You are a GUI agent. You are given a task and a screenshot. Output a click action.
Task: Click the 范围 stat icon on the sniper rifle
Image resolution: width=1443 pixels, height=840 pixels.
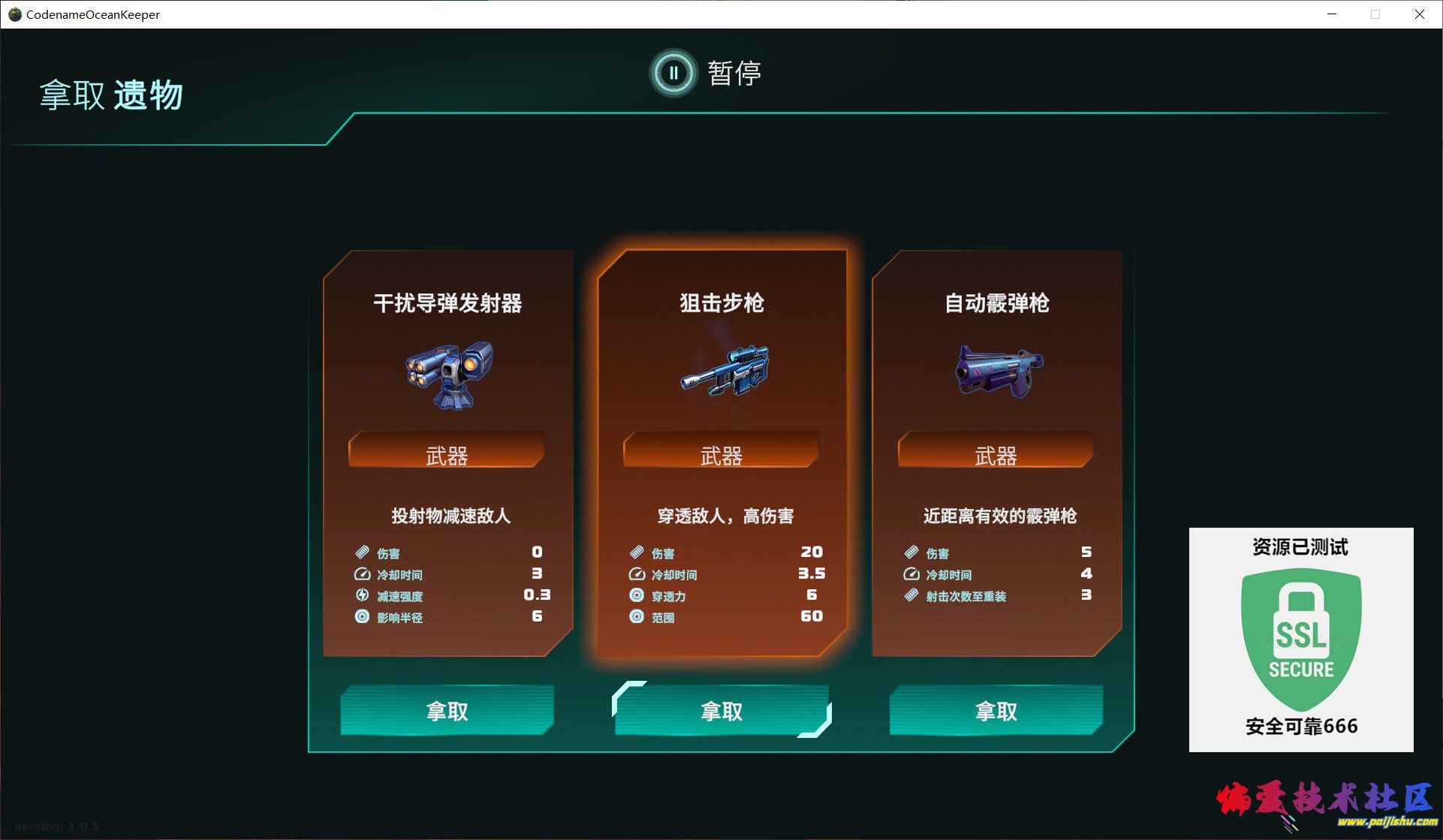[636, 617]
